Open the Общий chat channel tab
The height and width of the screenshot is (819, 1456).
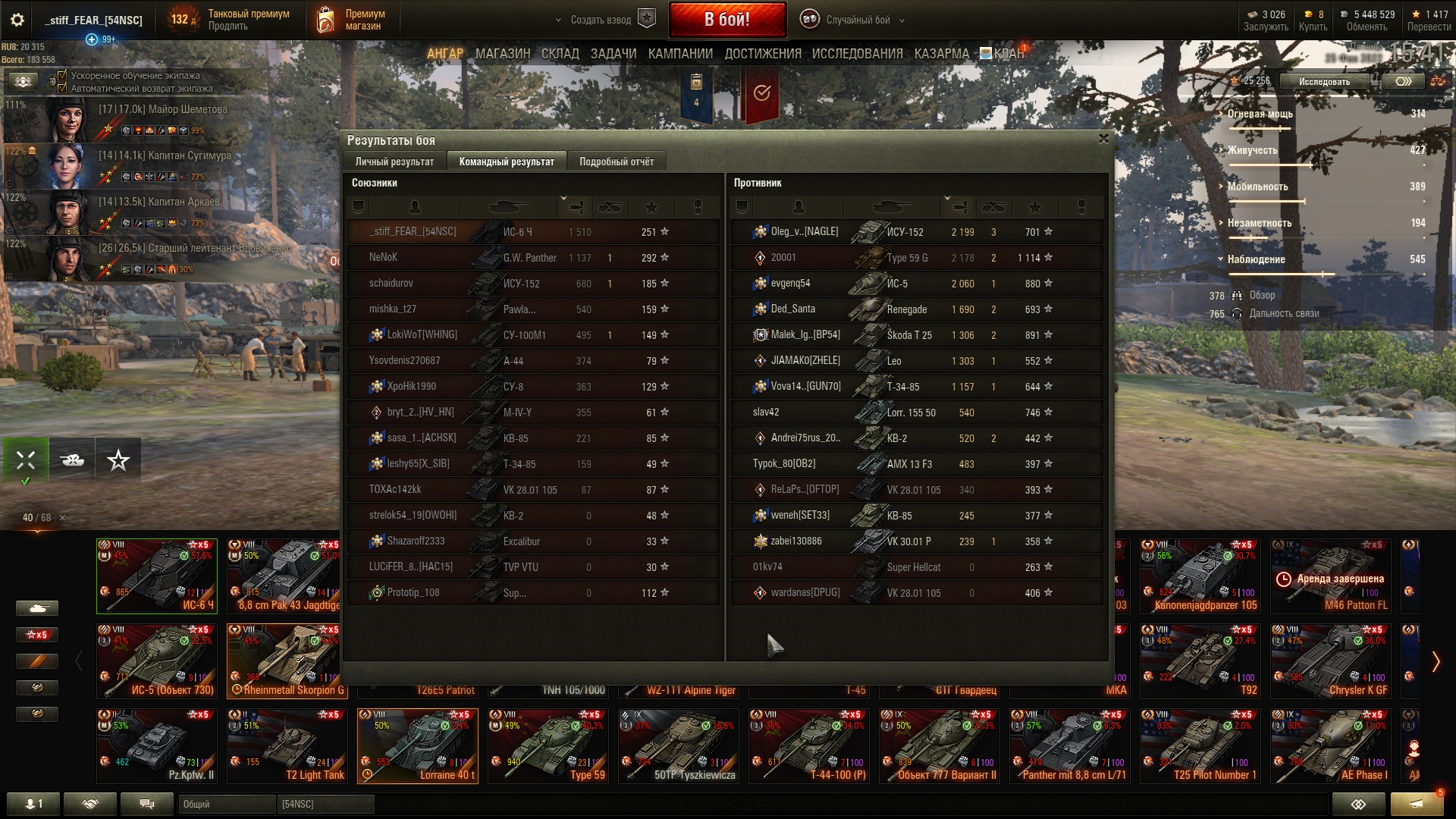click(226, 804)
